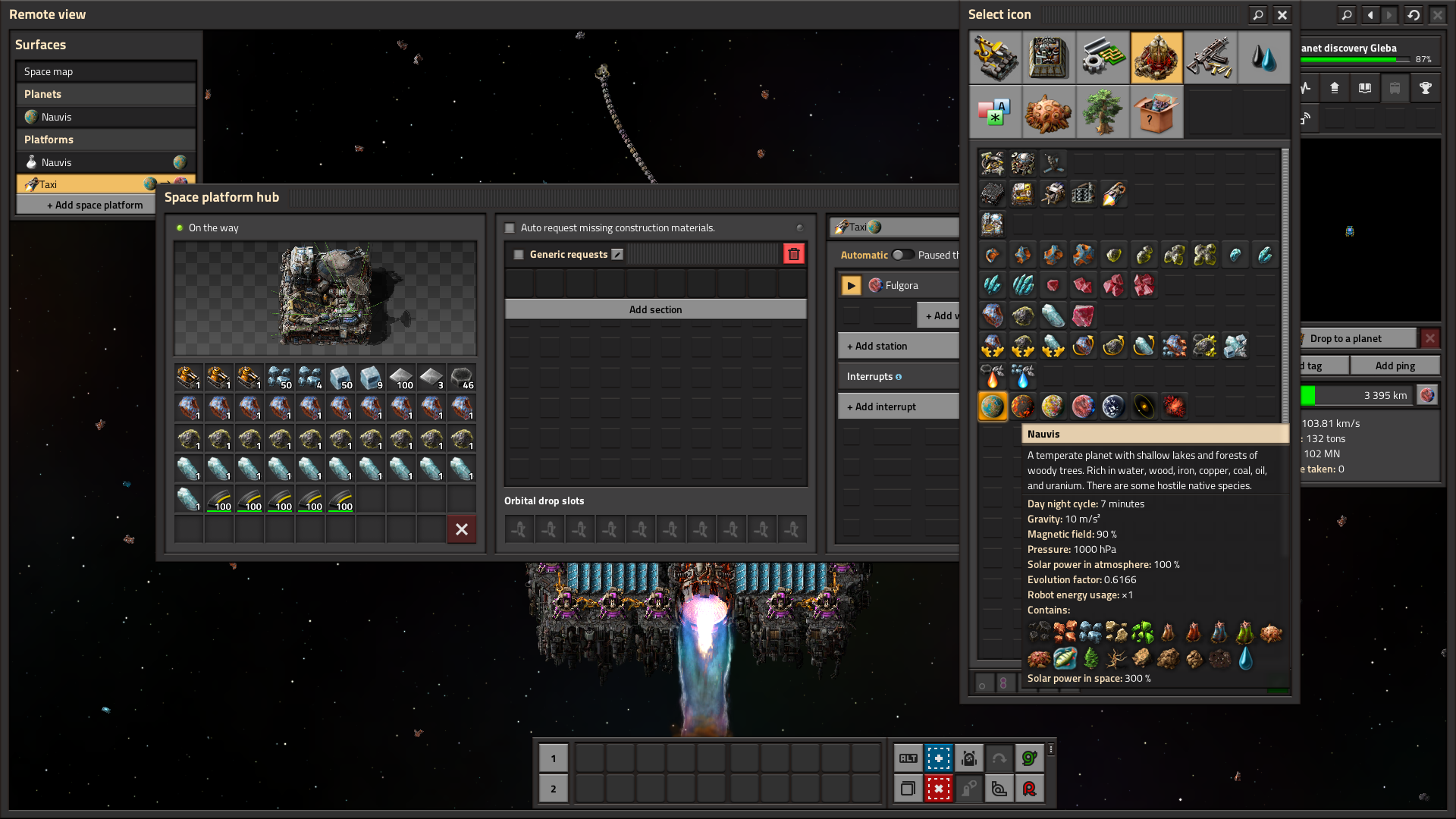1456x819 pixels.
Task: Open the unknown question-mark box tab
Action: (x=1156, y=111)
